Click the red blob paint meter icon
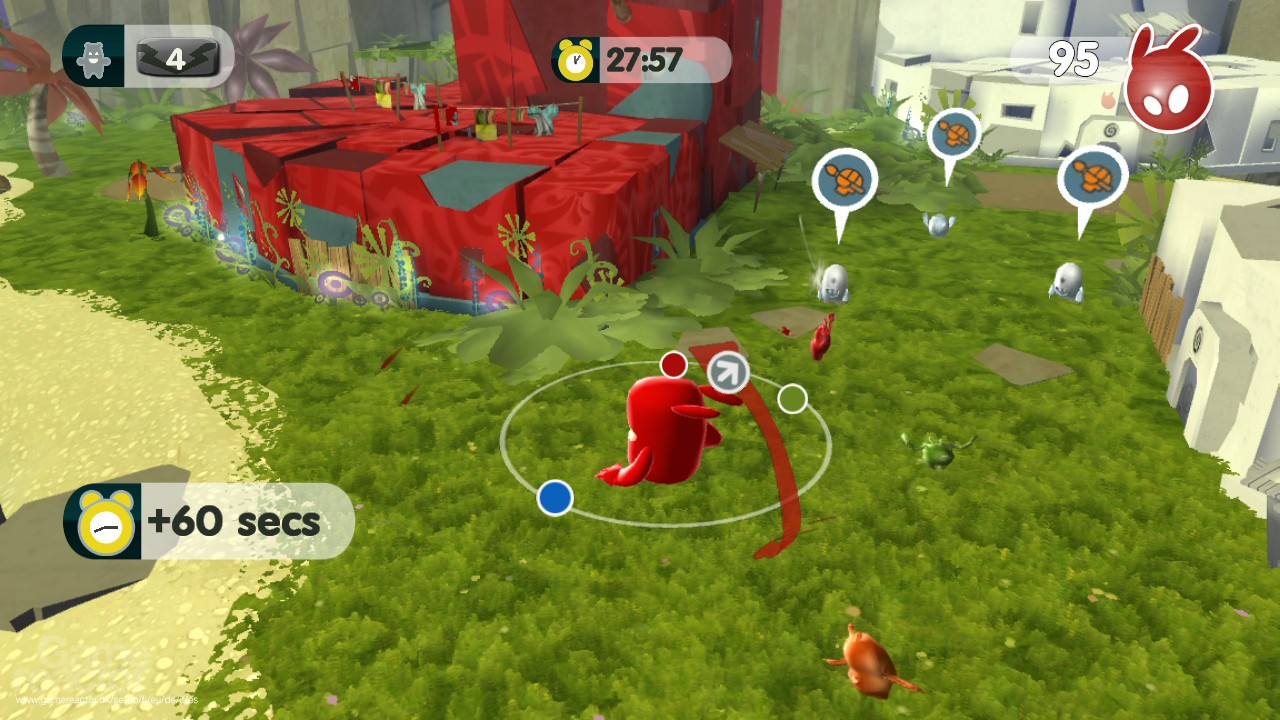 (1168, 83)
